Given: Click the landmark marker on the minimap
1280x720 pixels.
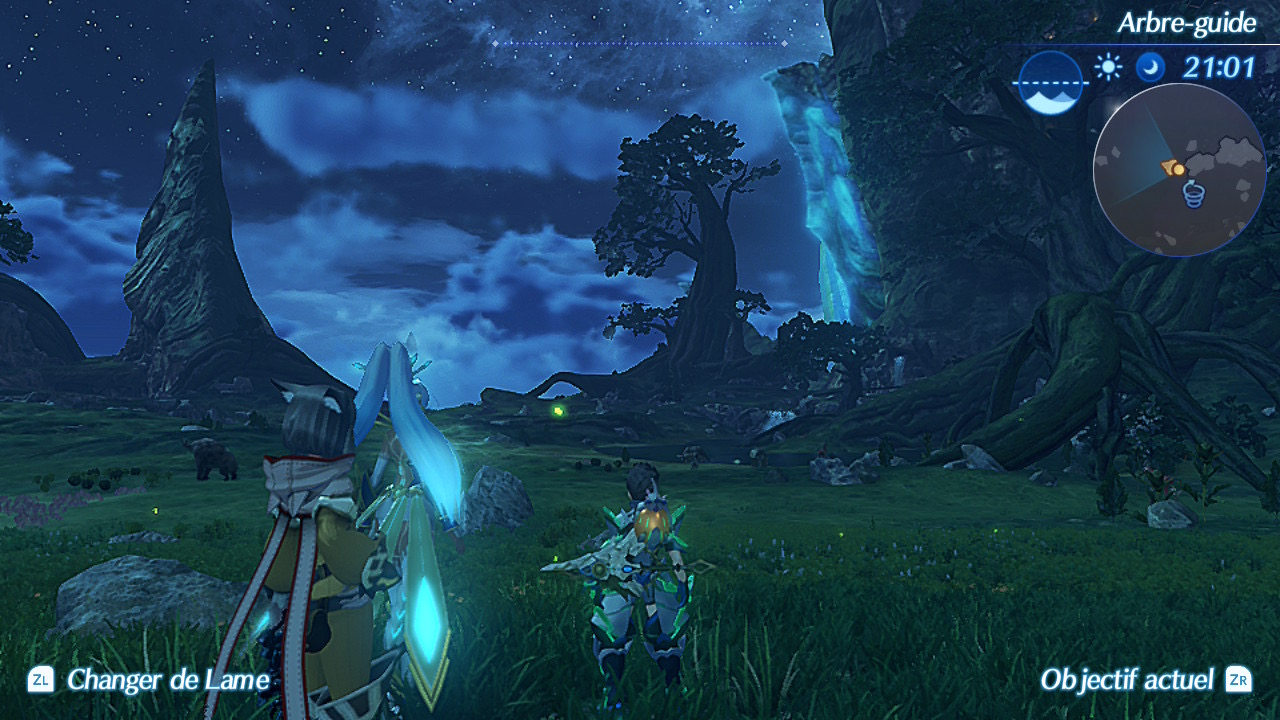Looking at the screenshot, I should click(x=1194, y=195).
